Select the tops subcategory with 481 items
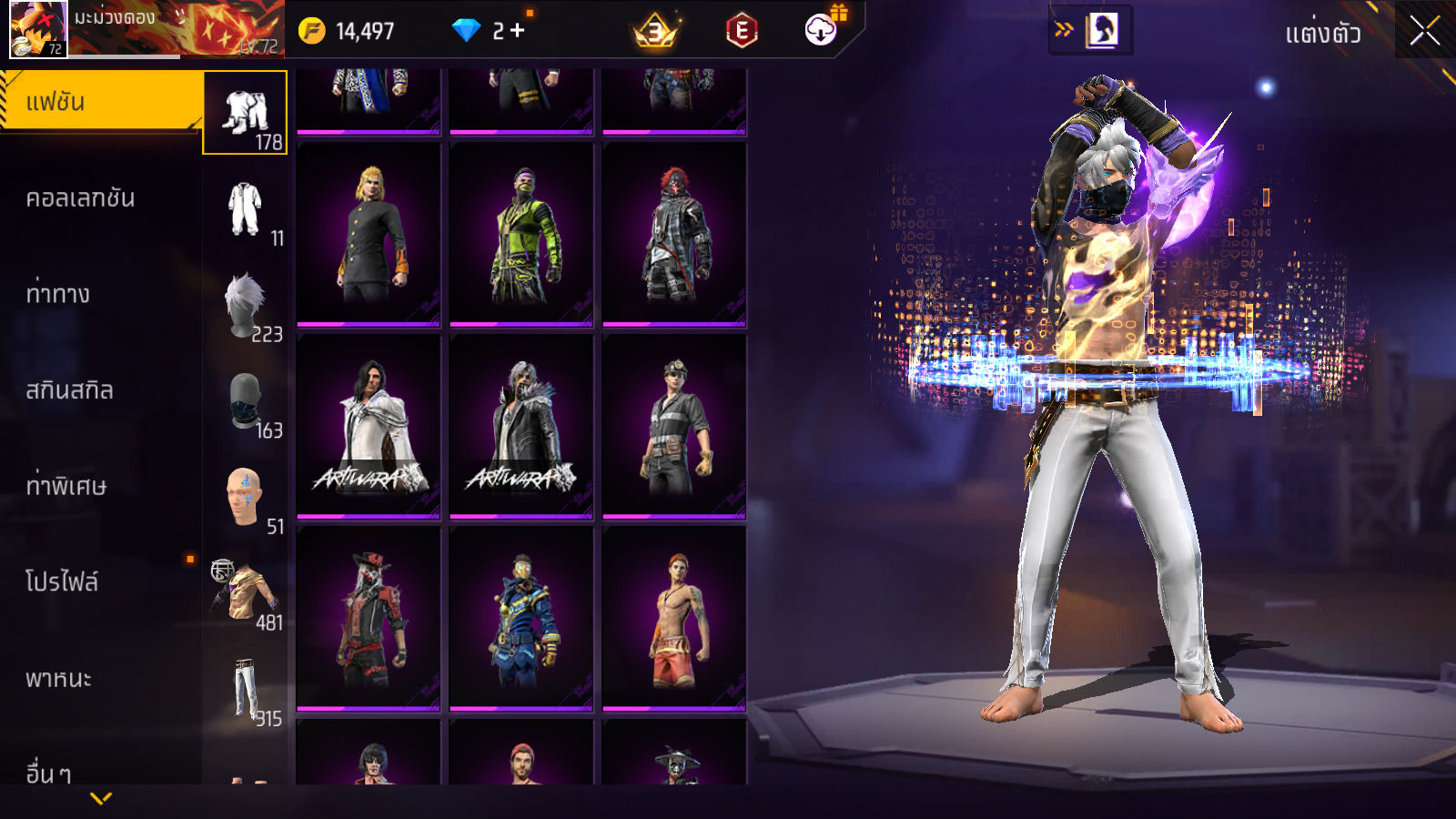This screenshot has width=1456, height=819. 246,593
